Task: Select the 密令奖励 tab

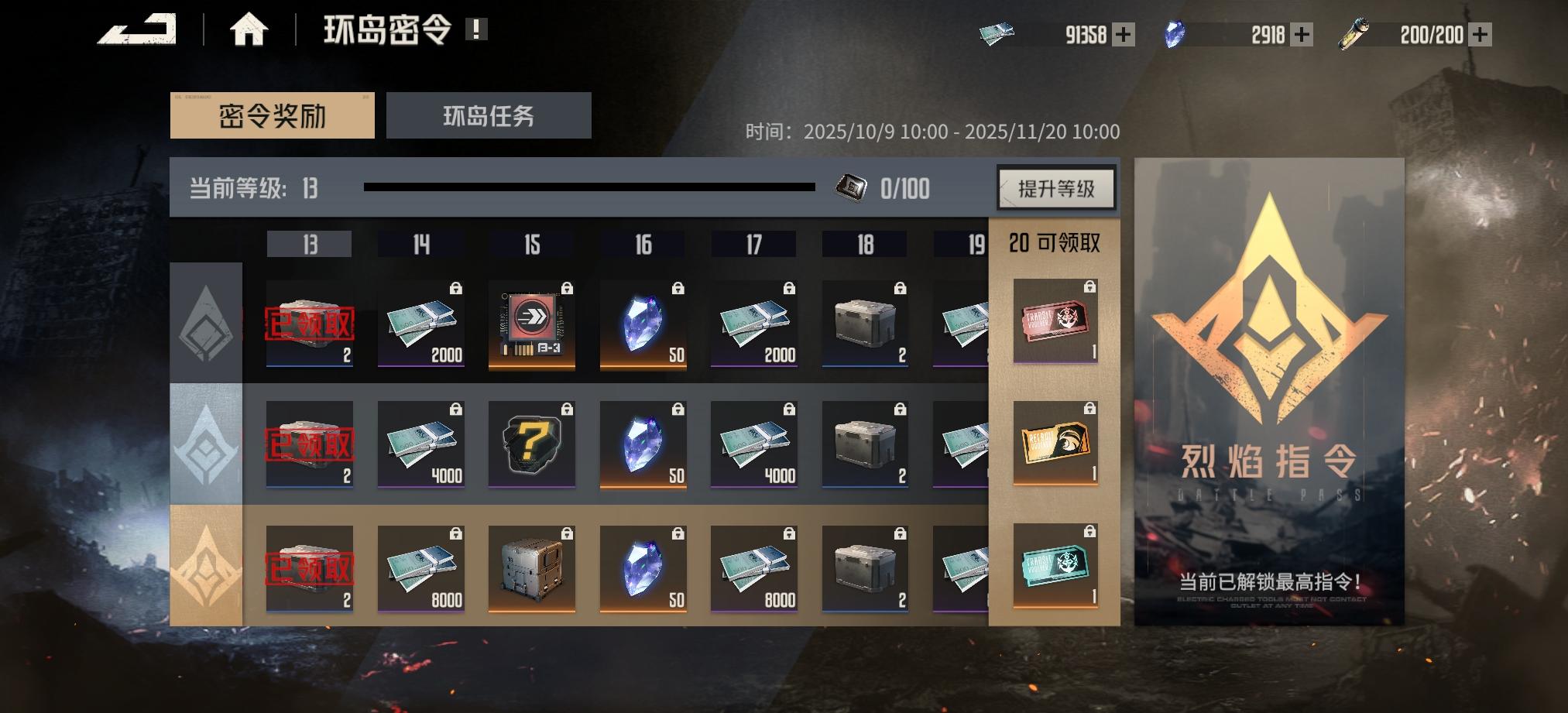Action: [x=273, y=112]
